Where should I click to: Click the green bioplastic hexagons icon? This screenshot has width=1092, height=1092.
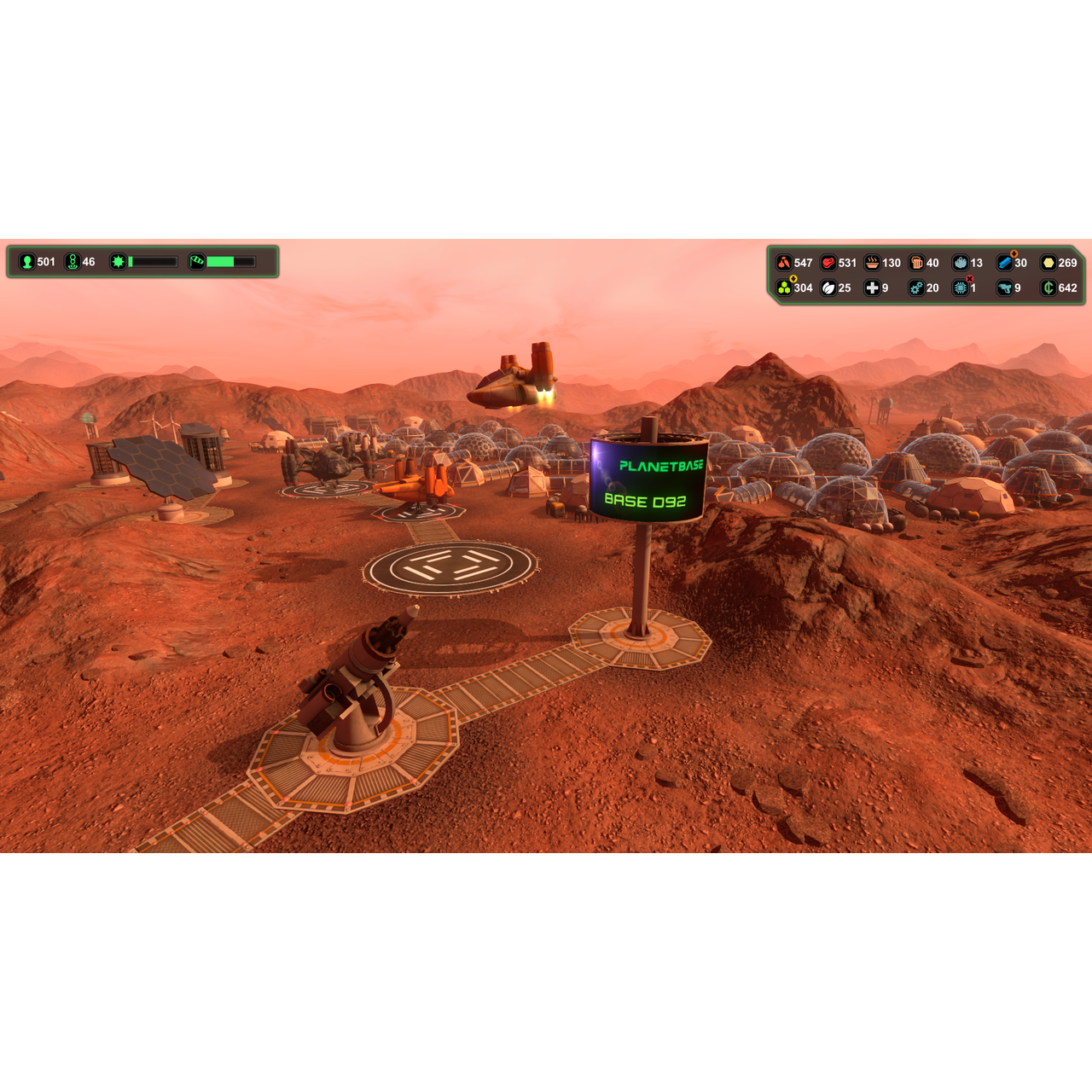pos(783,288)
